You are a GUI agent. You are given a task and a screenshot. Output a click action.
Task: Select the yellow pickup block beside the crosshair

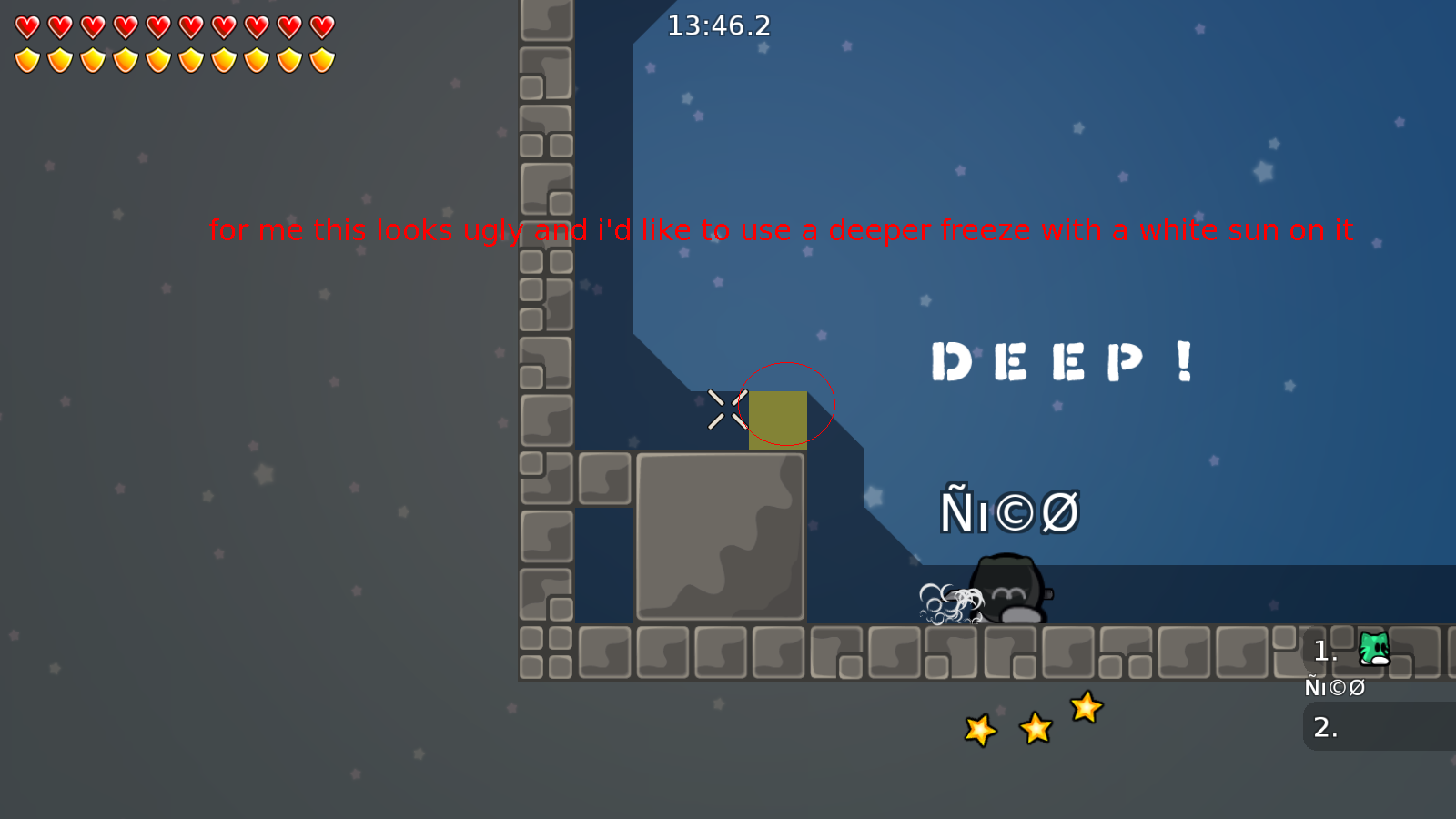point(778,420)
